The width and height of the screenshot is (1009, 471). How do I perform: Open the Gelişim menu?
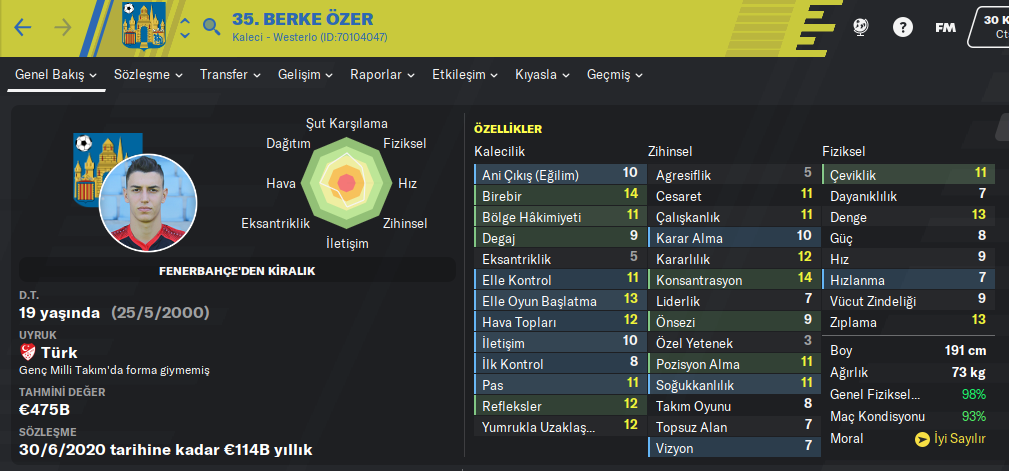pos(305,75)
